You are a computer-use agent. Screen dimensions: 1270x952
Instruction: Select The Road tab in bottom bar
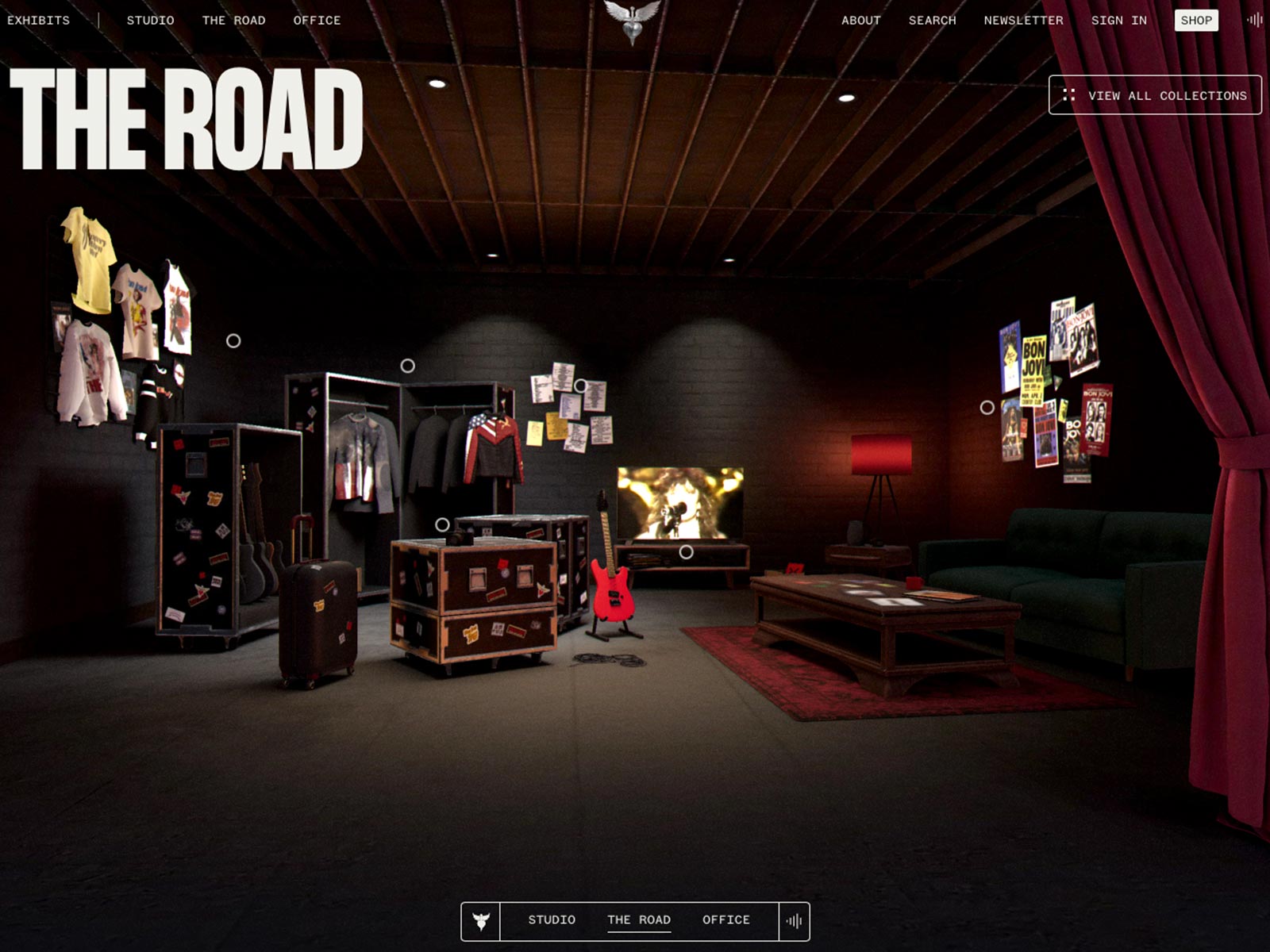tap(639, 920)
